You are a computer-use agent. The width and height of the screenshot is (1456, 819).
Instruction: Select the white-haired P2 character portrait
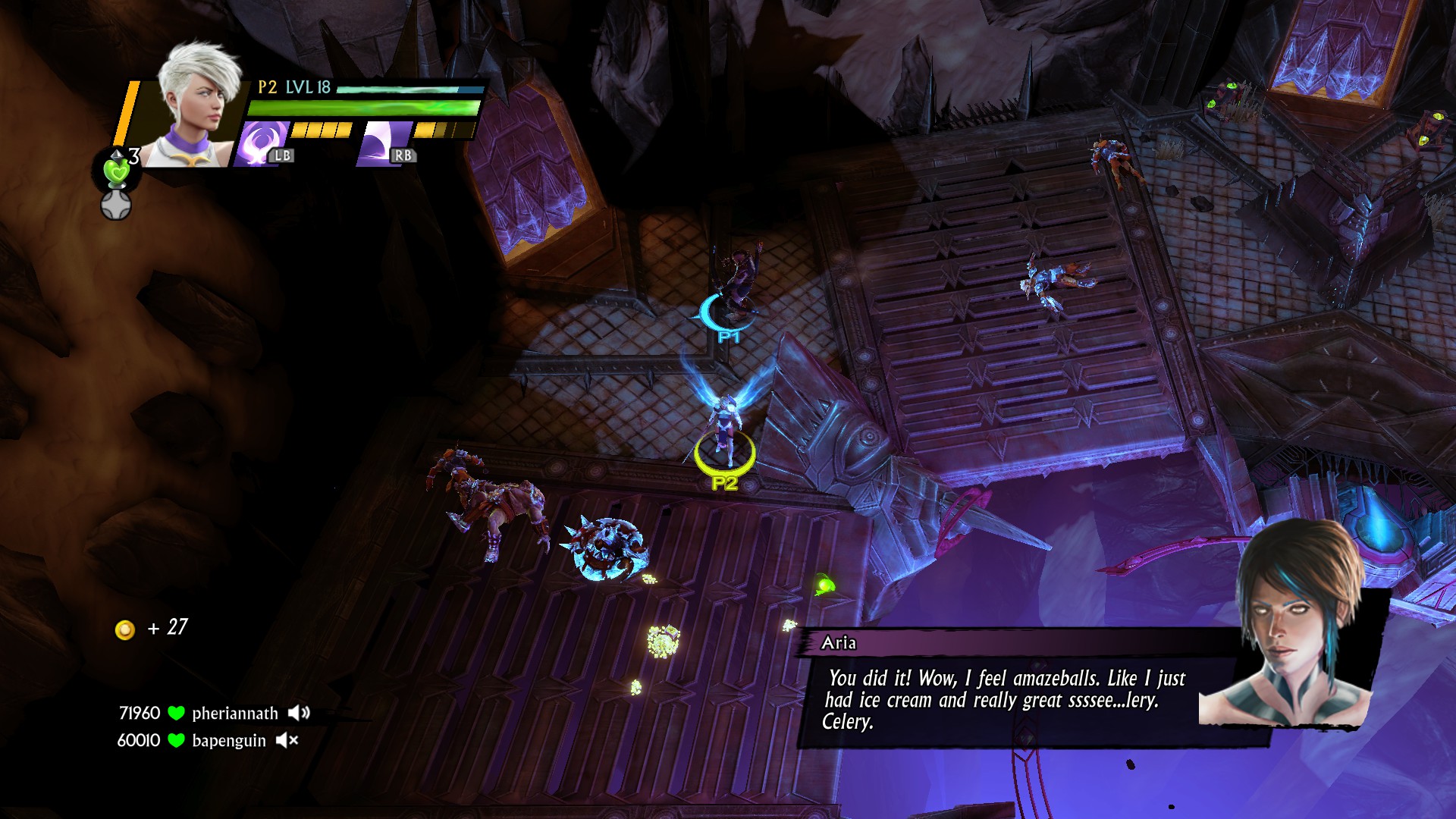point(196,106)
